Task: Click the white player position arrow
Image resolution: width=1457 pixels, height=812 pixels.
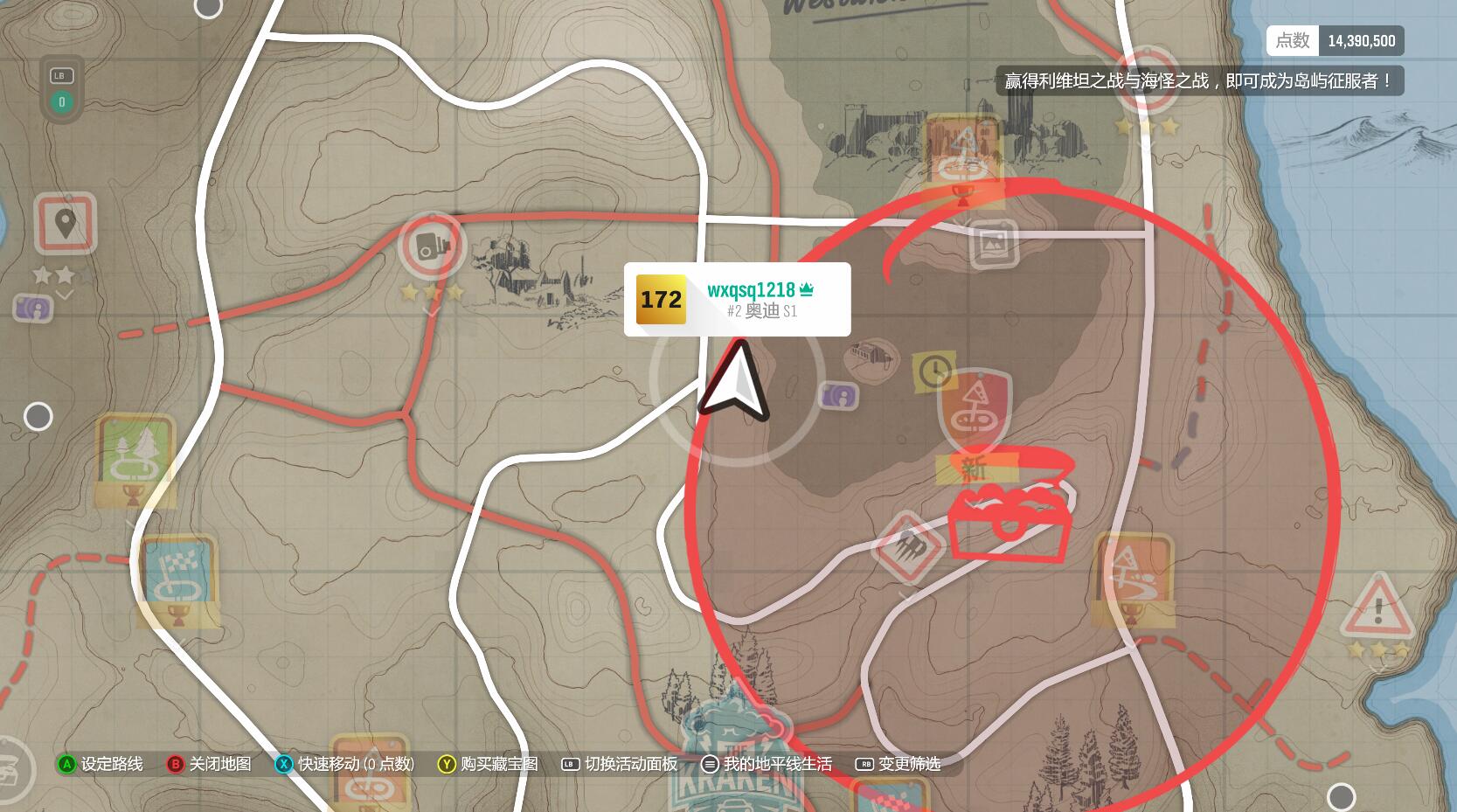Action: coord(737,381)
